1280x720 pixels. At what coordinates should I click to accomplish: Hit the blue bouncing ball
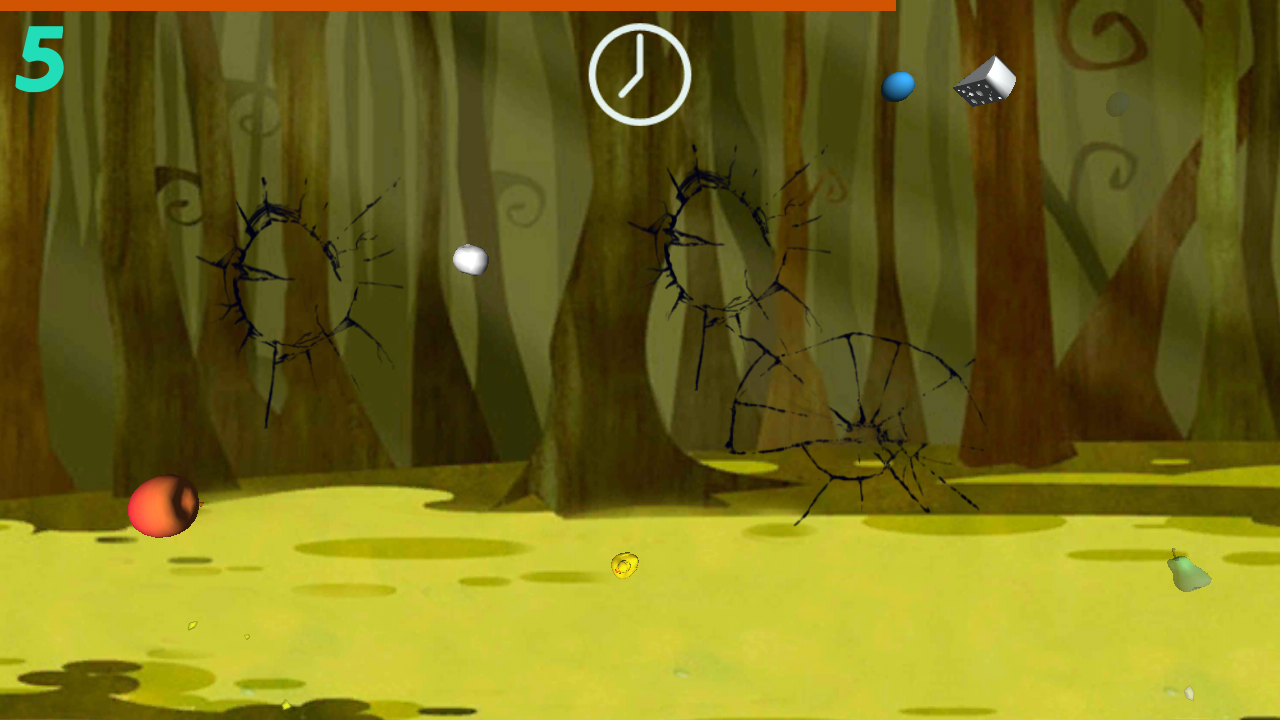pos(899,85)
